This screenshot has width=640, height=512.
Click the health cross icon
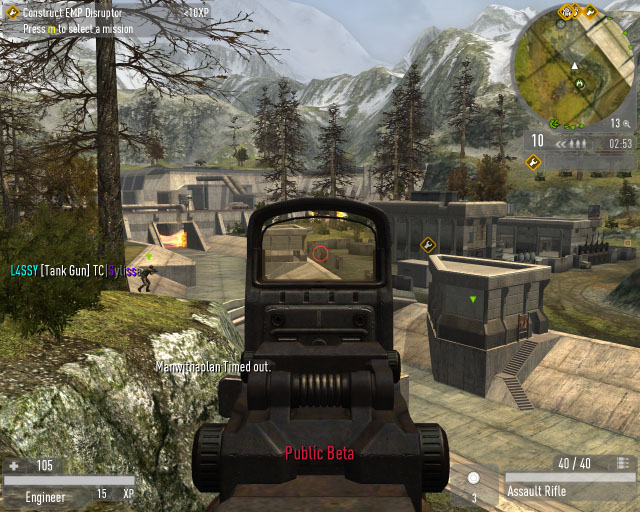click(x=13, y=466)
